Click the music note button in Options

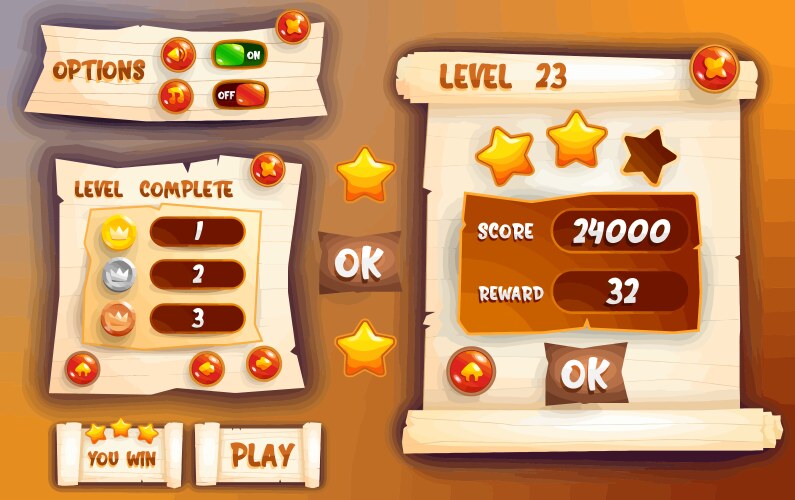pyautogui.click(x=177, y=96)
